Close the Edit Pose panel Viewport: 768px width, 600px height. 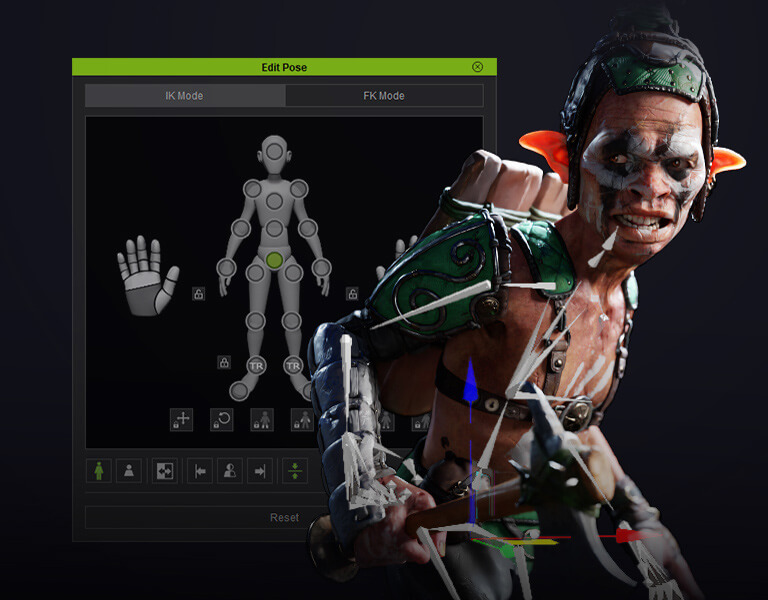(477, 67)
